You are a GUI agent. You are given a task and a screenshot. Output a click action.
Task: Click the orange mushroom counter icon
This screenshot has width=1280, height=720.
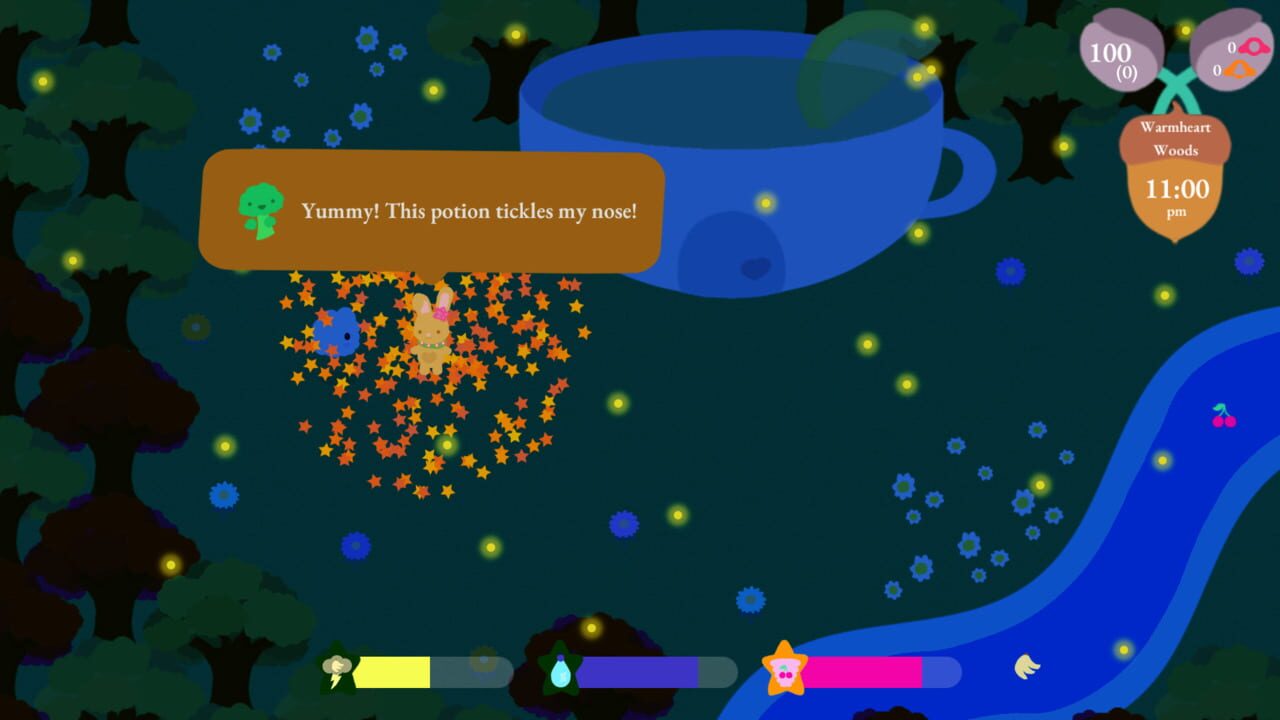1238,68
